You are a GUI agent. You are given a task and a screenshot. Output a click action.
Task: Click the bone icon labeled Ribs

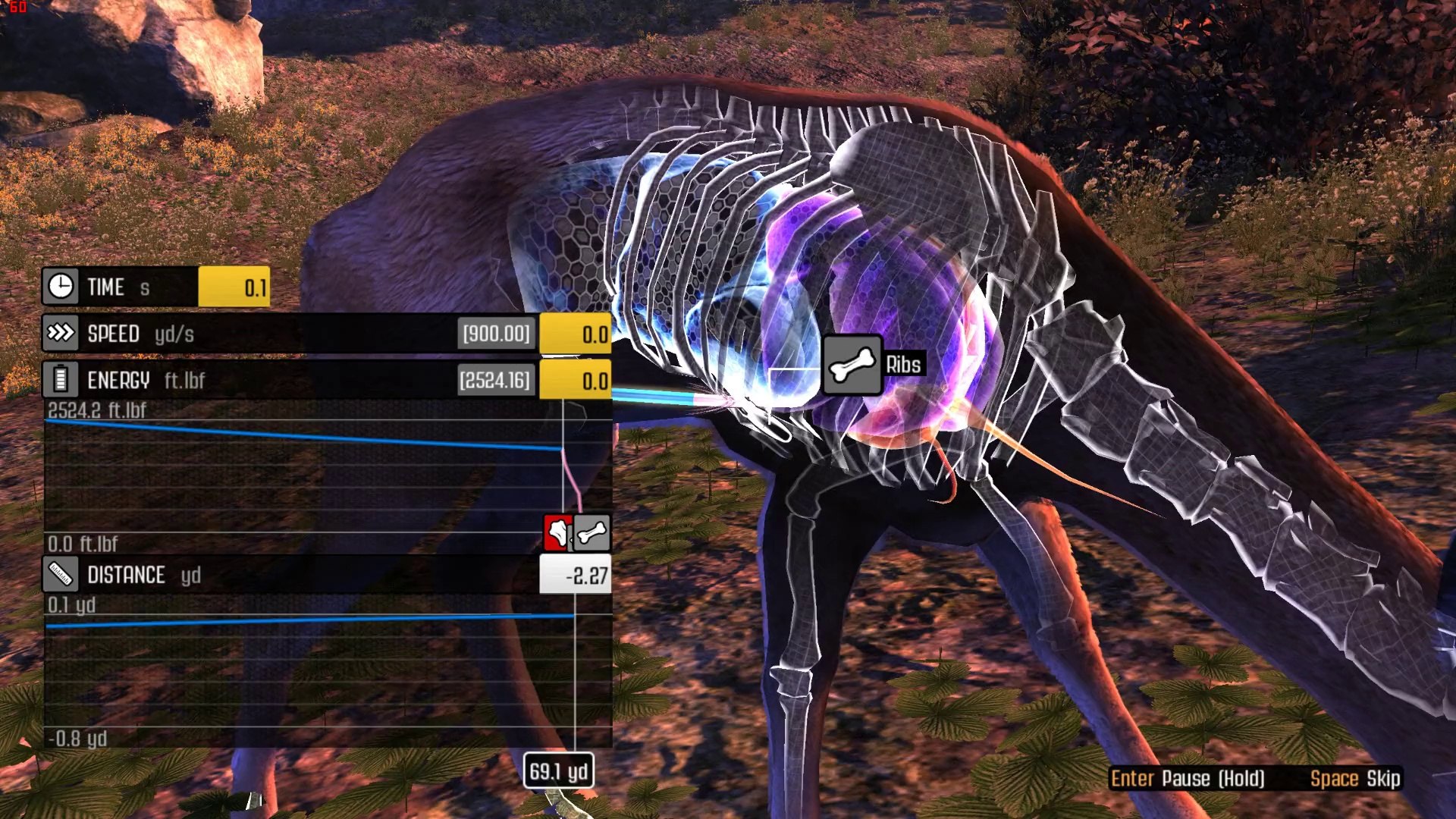point(852,365)
